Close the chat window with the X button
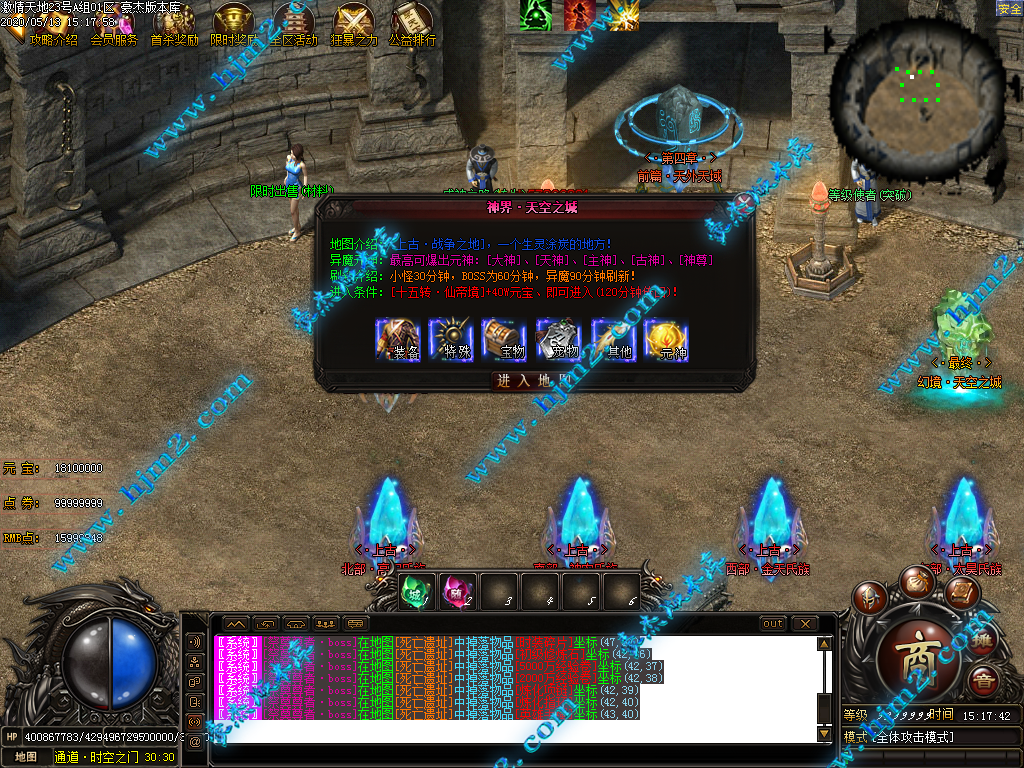This screenshot has height=768, width=1024. click(x=804, y=624)
